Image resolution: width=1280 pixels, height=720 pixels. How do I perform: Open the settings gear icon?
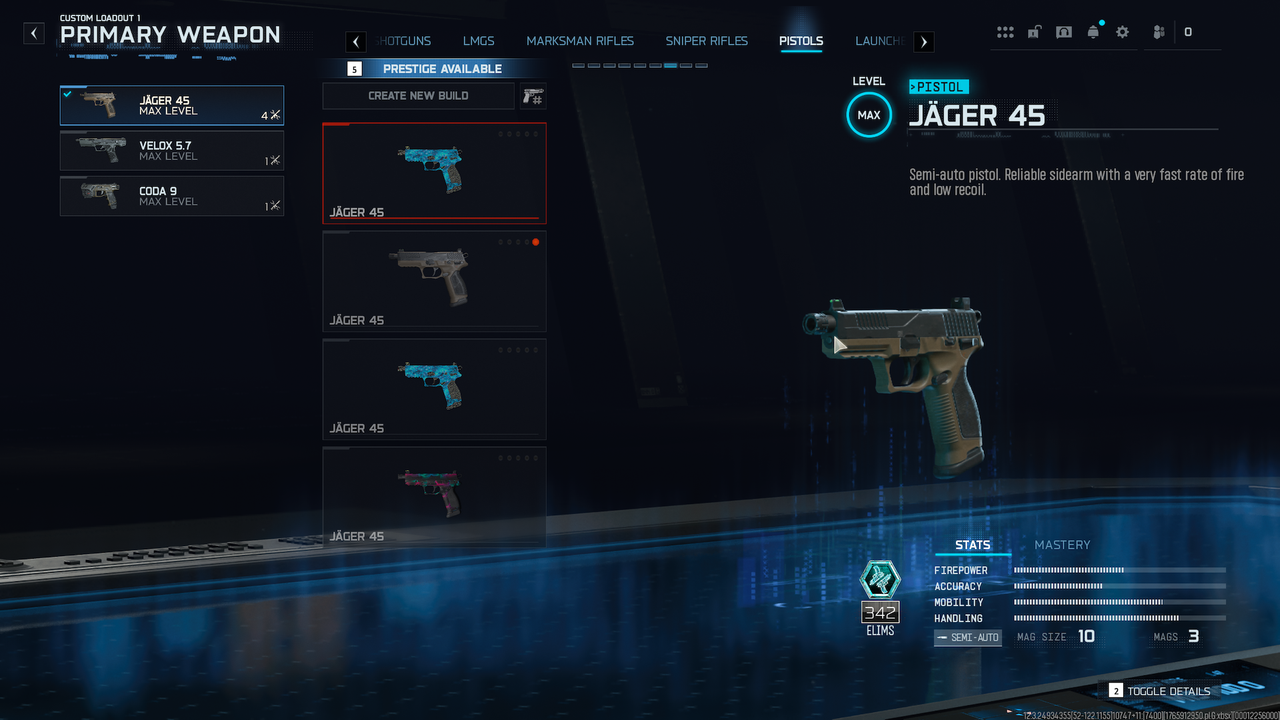click(x=1122, y=32)
